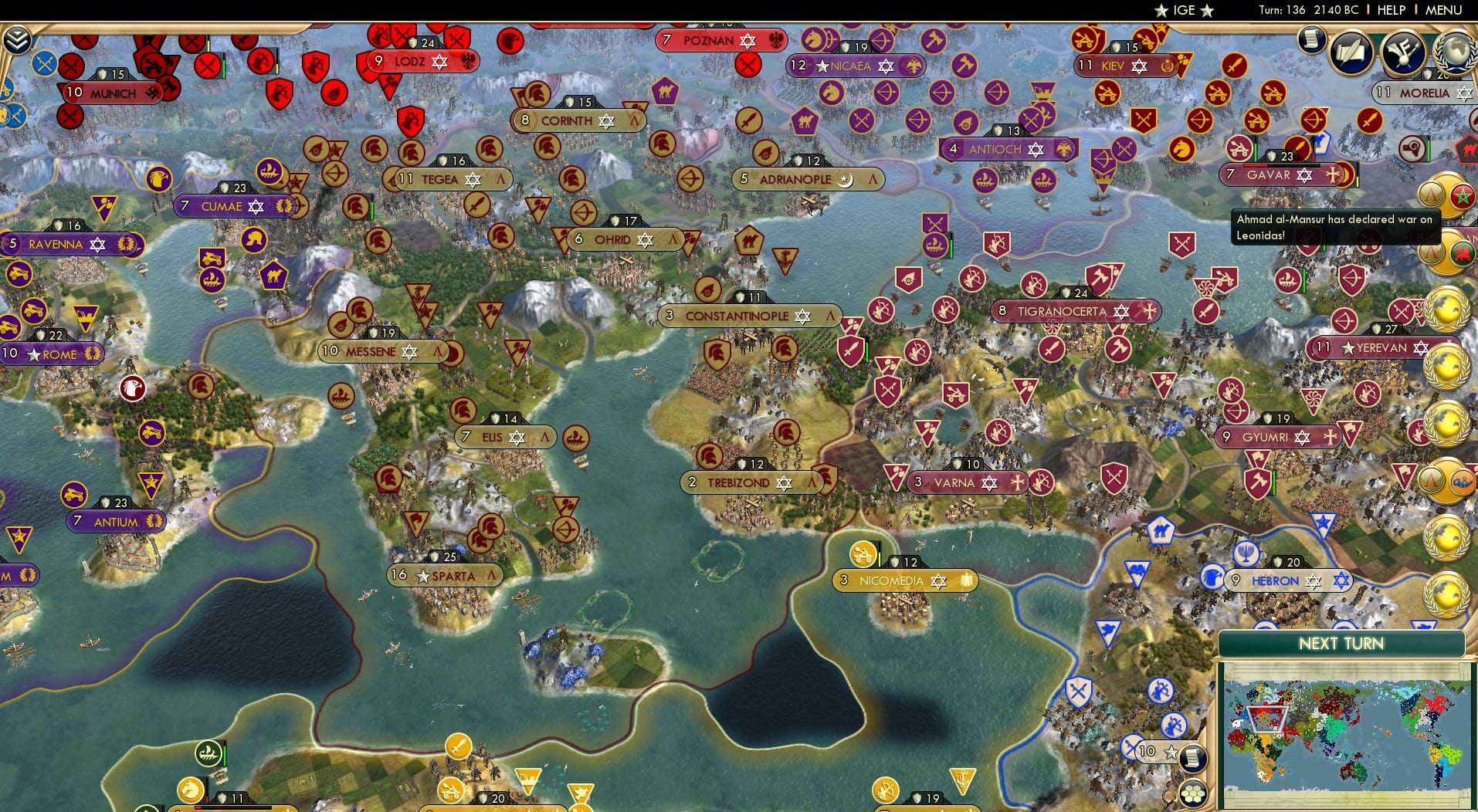Click the scroll icon beside the minimap
Image resolution: width=1478 pixels, height=812 pixels.
point(1192,758)
